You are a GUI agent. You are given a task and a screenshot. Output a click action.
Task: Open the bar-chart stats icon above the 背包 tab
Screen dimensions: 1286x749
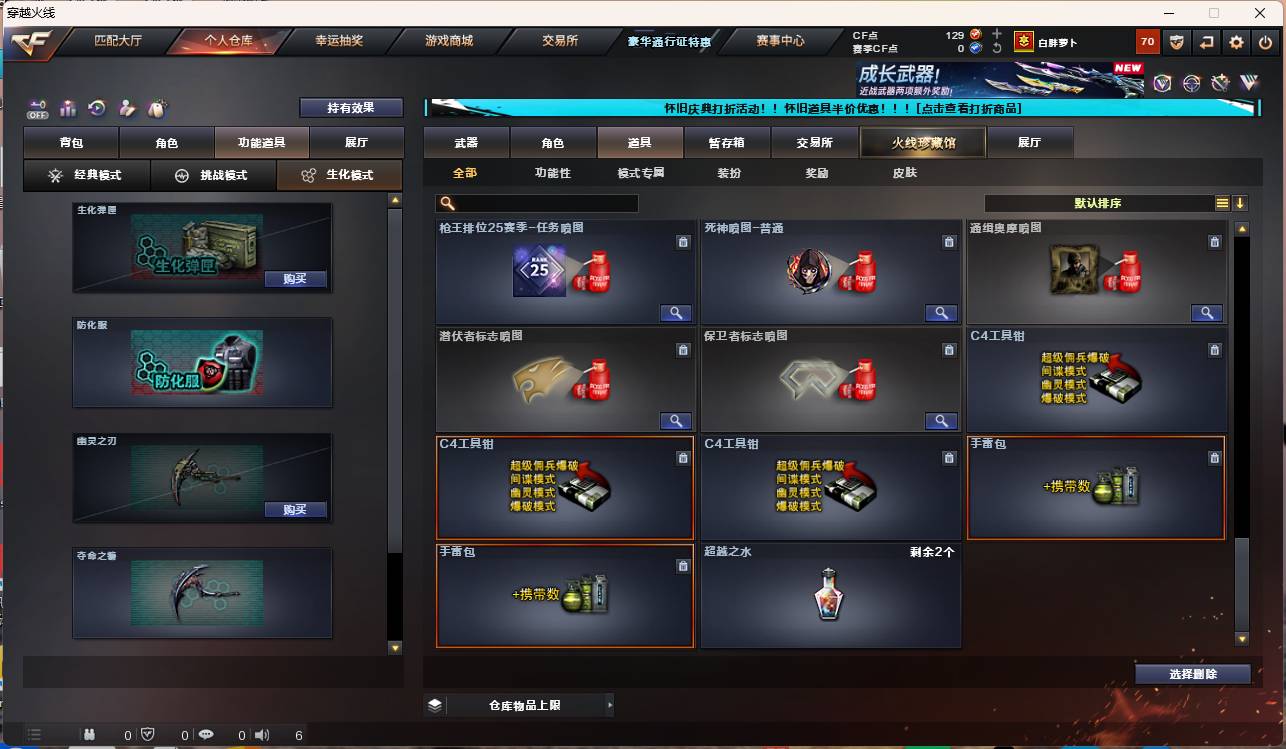[67, 108]
